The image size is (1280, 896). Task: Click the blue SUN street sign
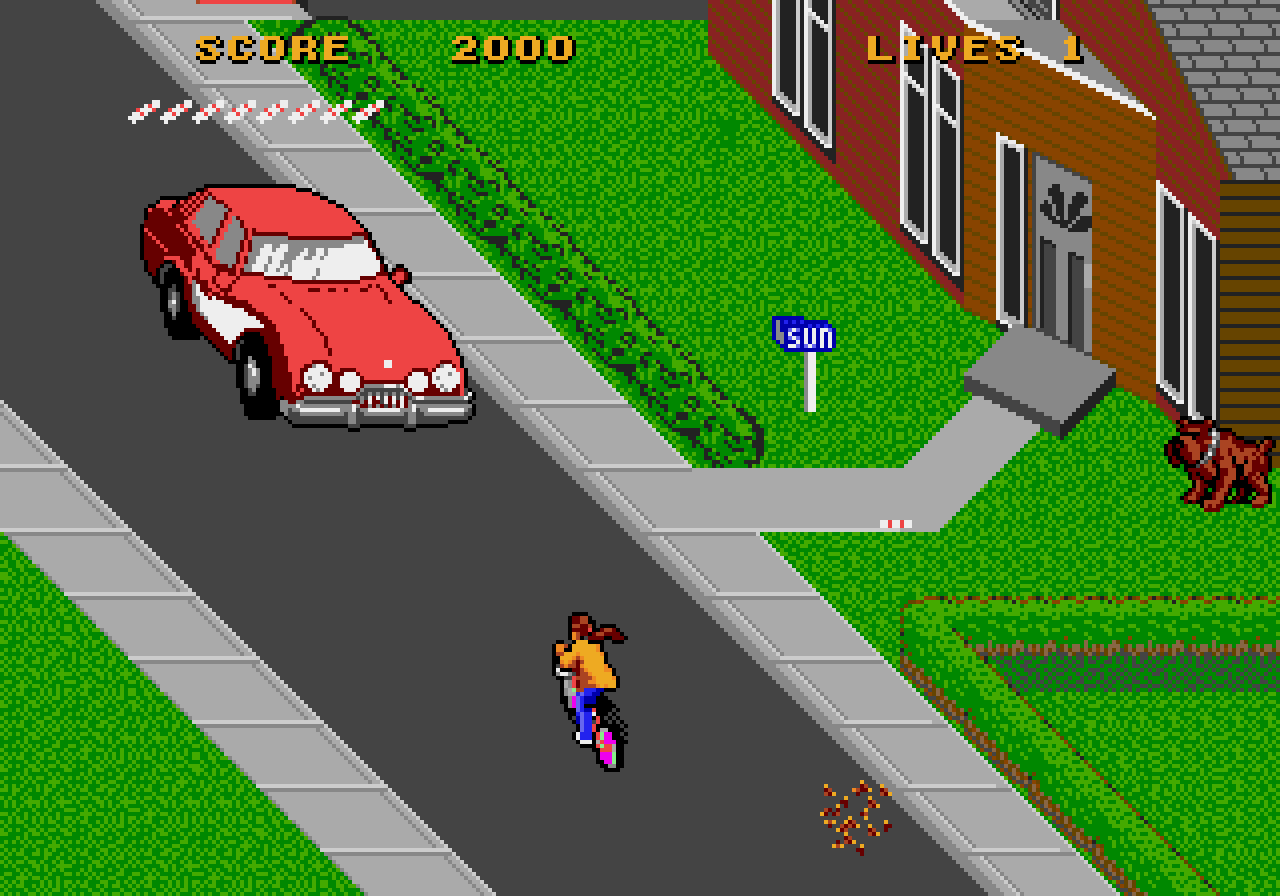tap(805, 335)
